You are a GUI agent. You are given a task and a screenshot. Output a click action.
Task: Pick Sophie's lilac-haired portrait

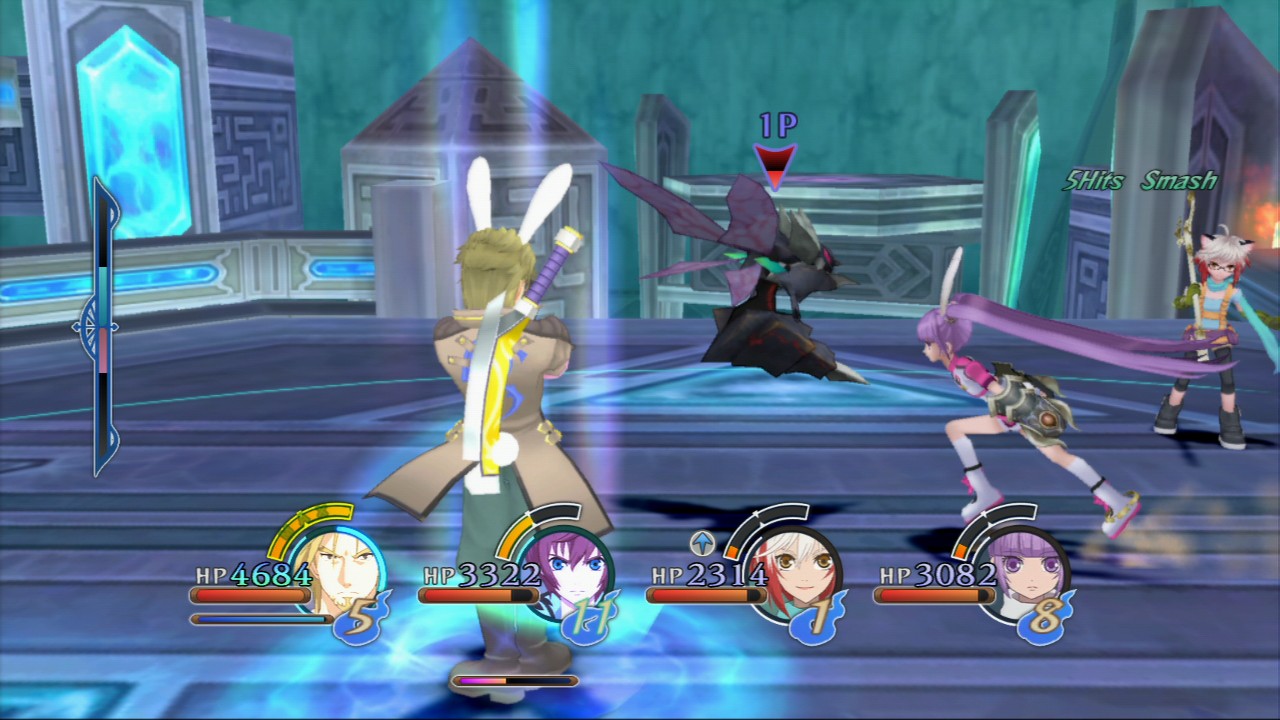(x=1023, y=573)
